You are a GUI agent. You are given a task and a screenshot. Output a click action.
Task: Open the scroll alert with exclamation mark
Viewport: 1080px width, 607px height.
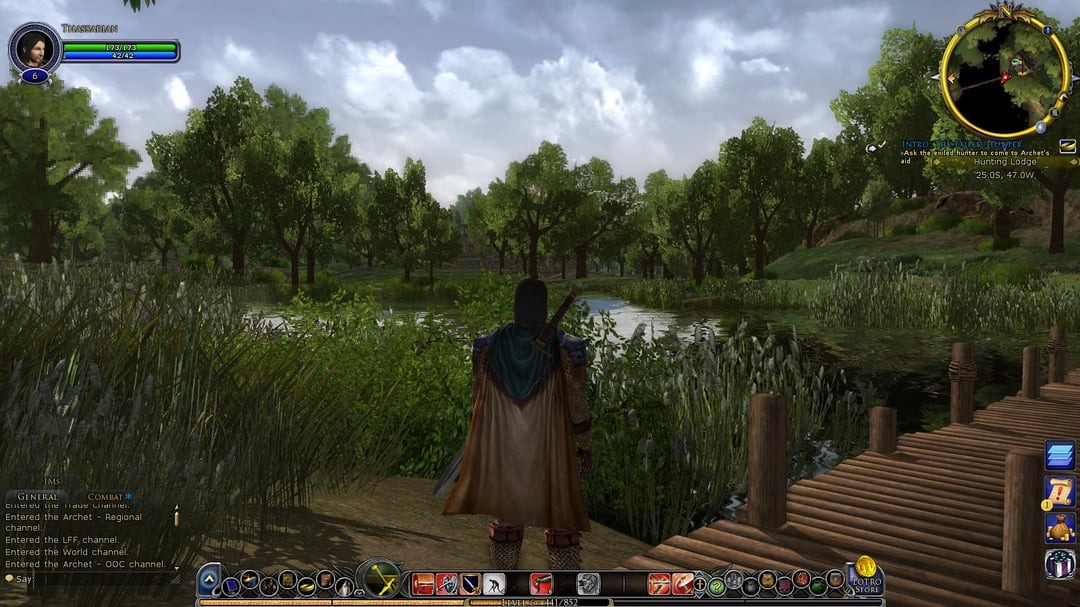pos(1060,491)
